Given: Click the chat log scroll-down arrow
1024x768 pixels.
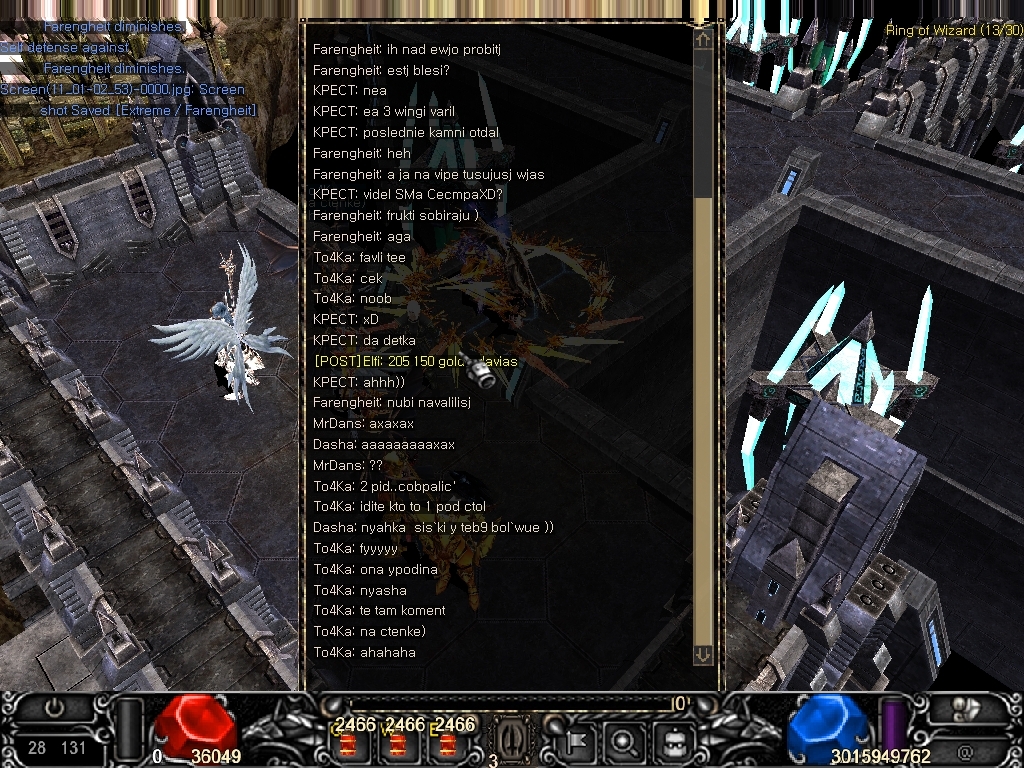Looking at the screenshot, I should coord(703,654).
